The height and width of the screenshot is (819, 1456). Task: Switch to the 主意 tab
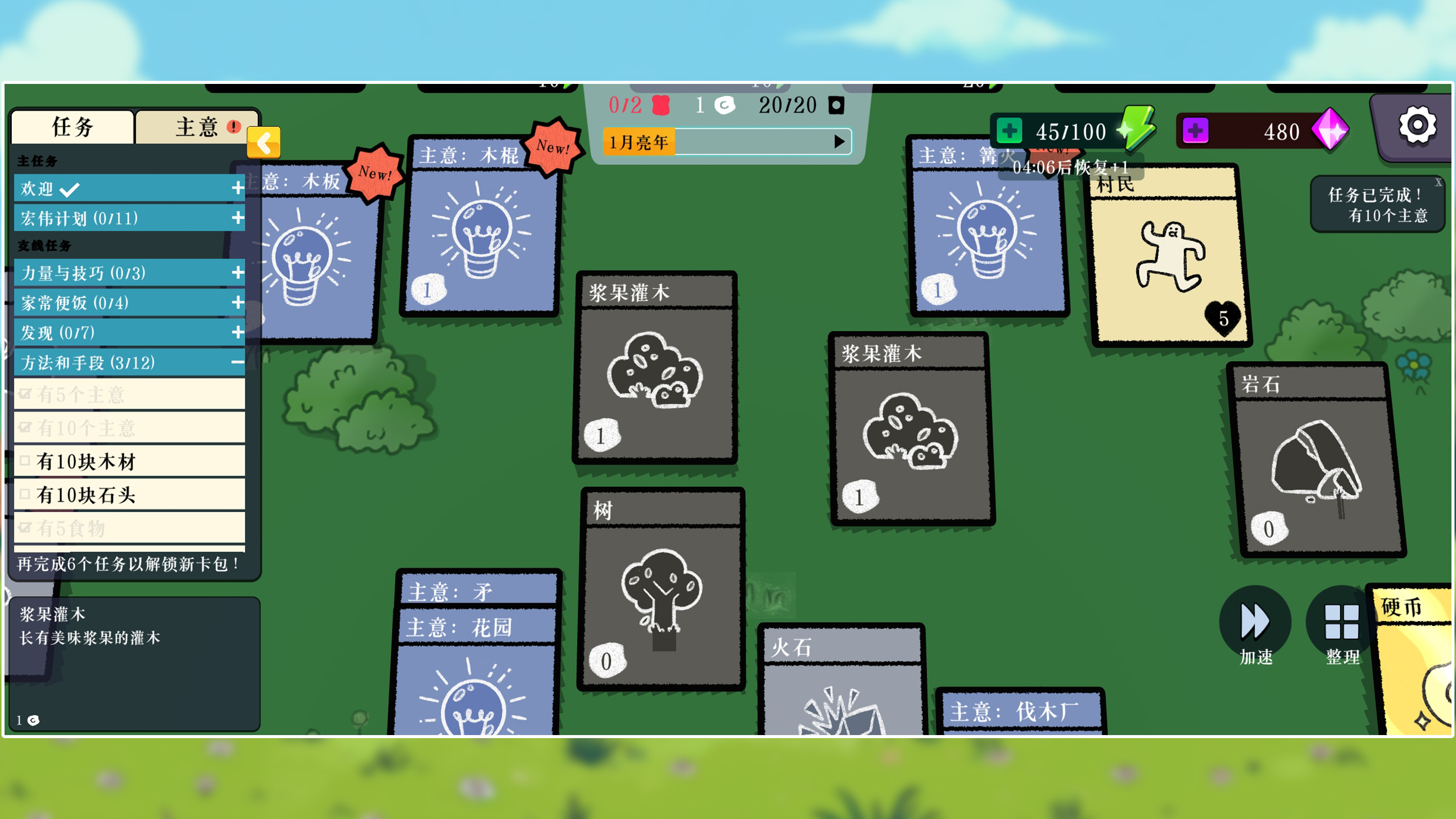coord(197,126)
